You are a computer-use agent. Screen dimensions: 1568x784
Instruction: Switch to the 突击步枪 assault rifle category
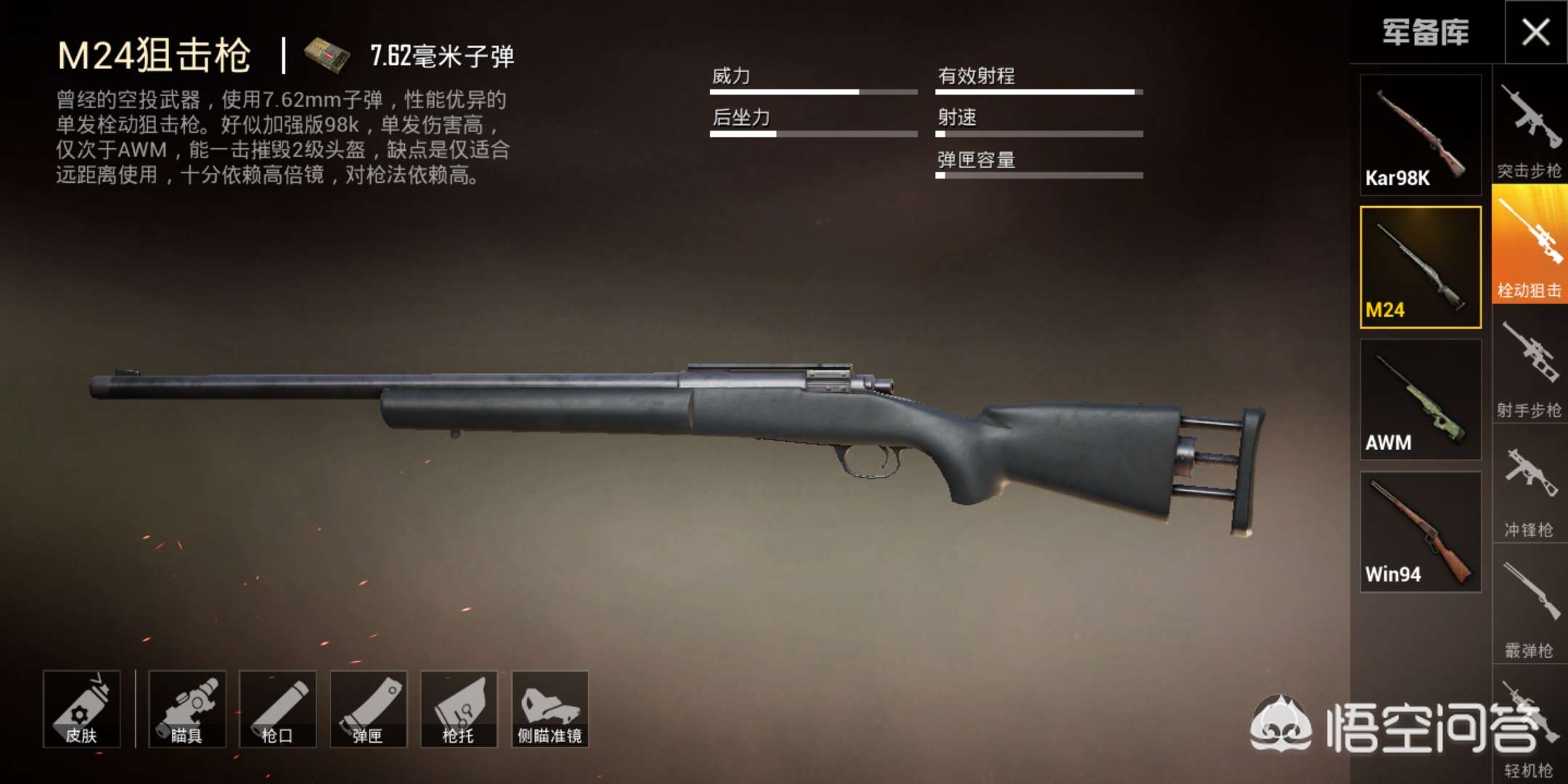(1529, 129)
